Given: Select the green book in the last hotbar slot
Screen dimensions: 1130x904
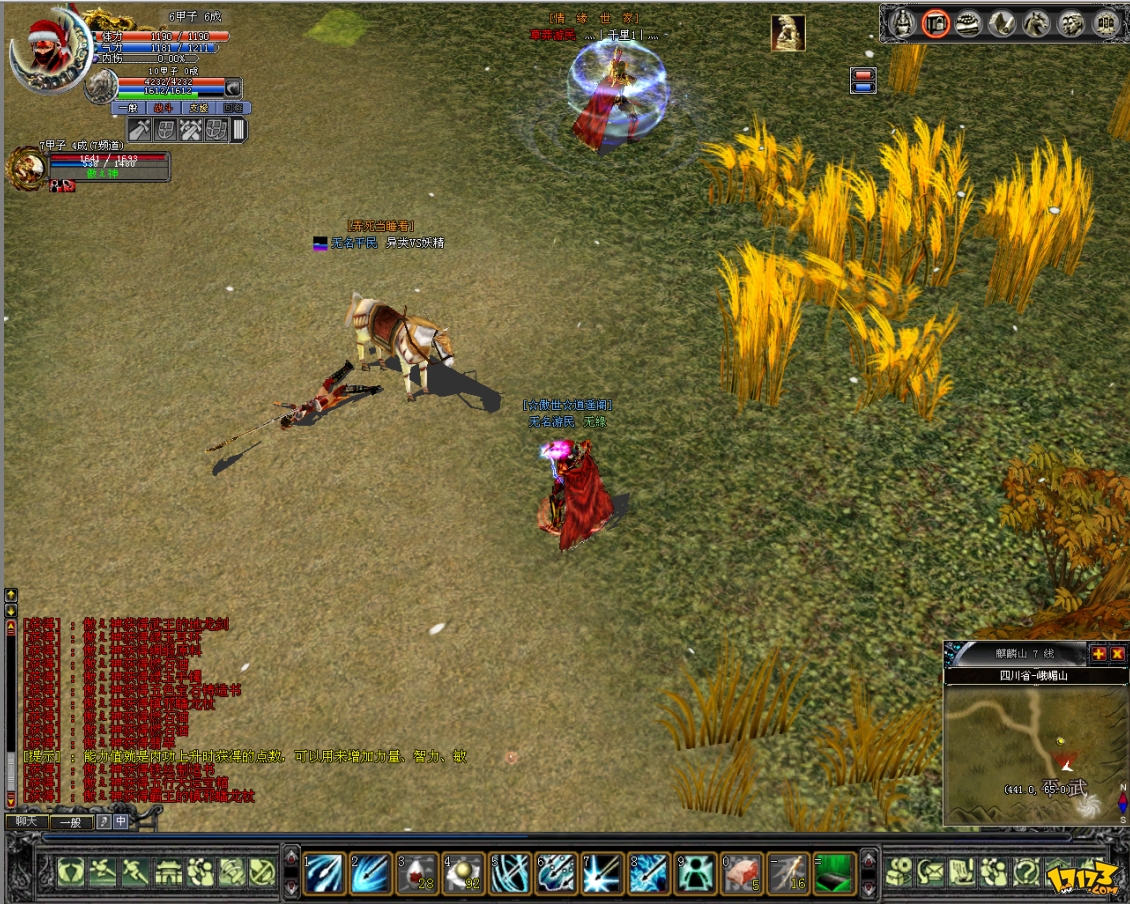Looking at the screenshot, I should click(836, 873).
